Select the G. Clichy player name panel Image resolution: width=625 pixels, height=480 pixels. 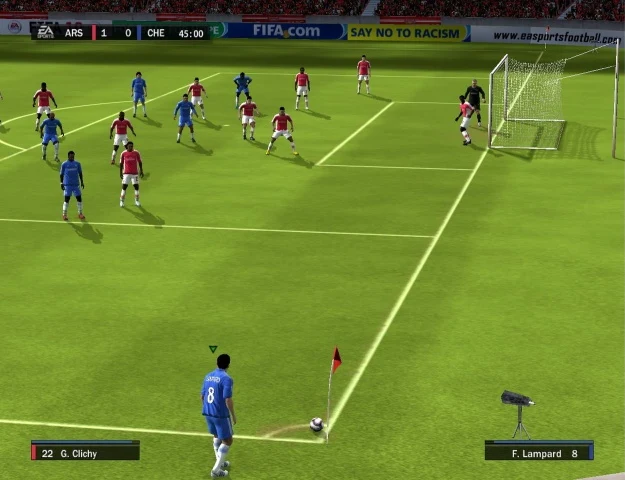click(x=85, y=453)
